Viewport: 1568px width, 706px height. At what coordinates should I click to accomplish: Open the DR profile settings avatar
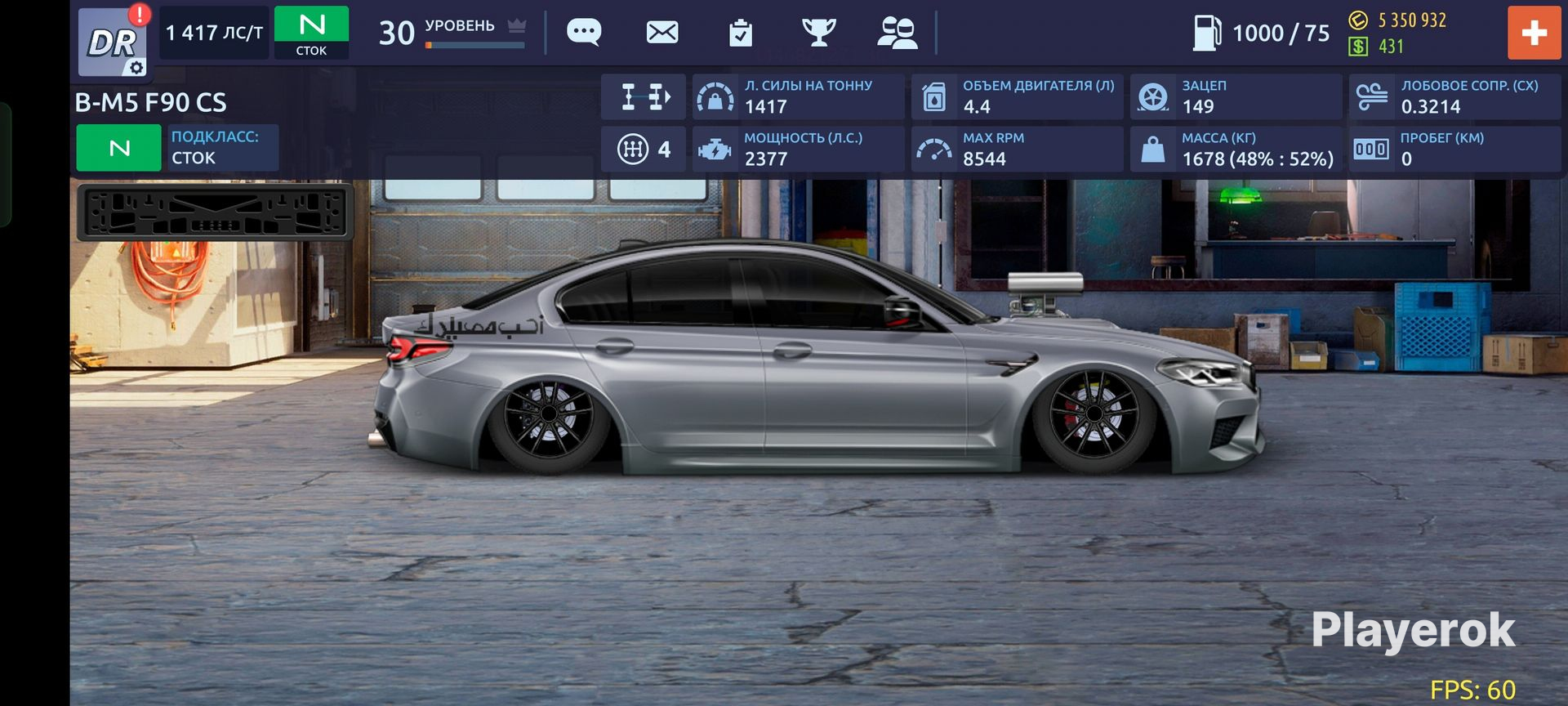(114, 41)
